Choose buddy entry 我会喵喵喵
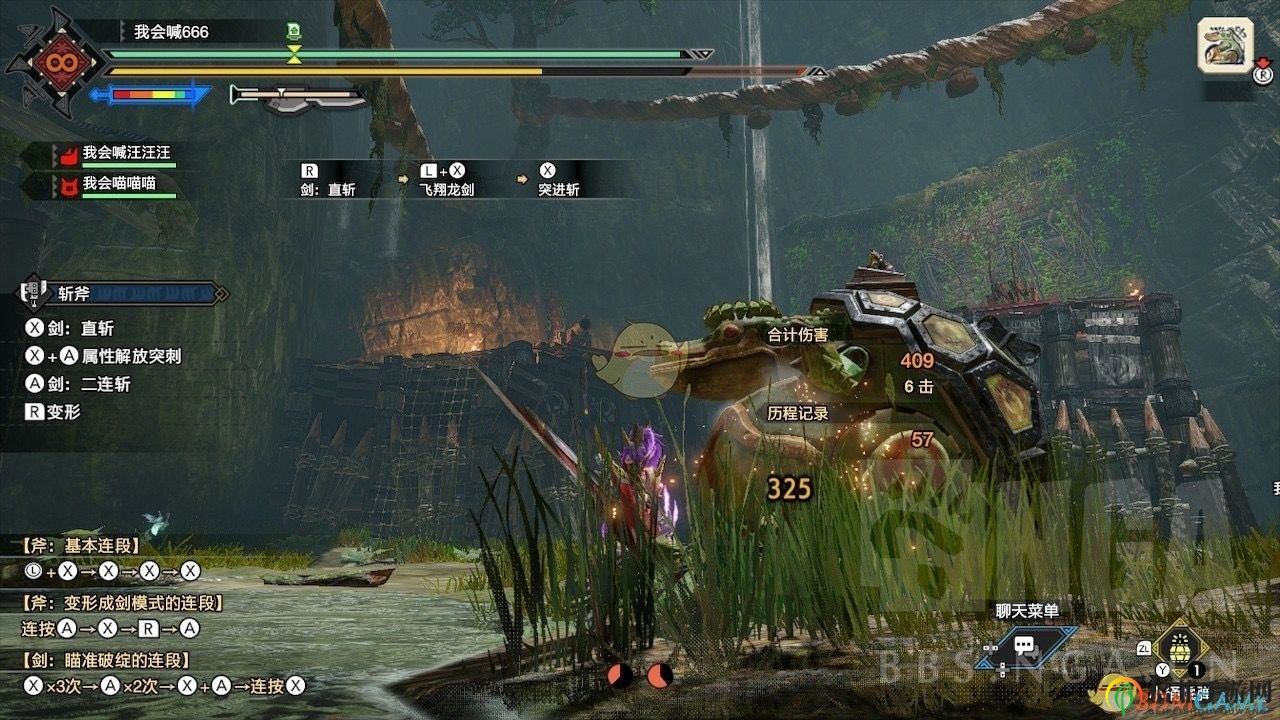The height and width of the screenshot is (720, 1280). pyautogui.click(x=119, y=184)
